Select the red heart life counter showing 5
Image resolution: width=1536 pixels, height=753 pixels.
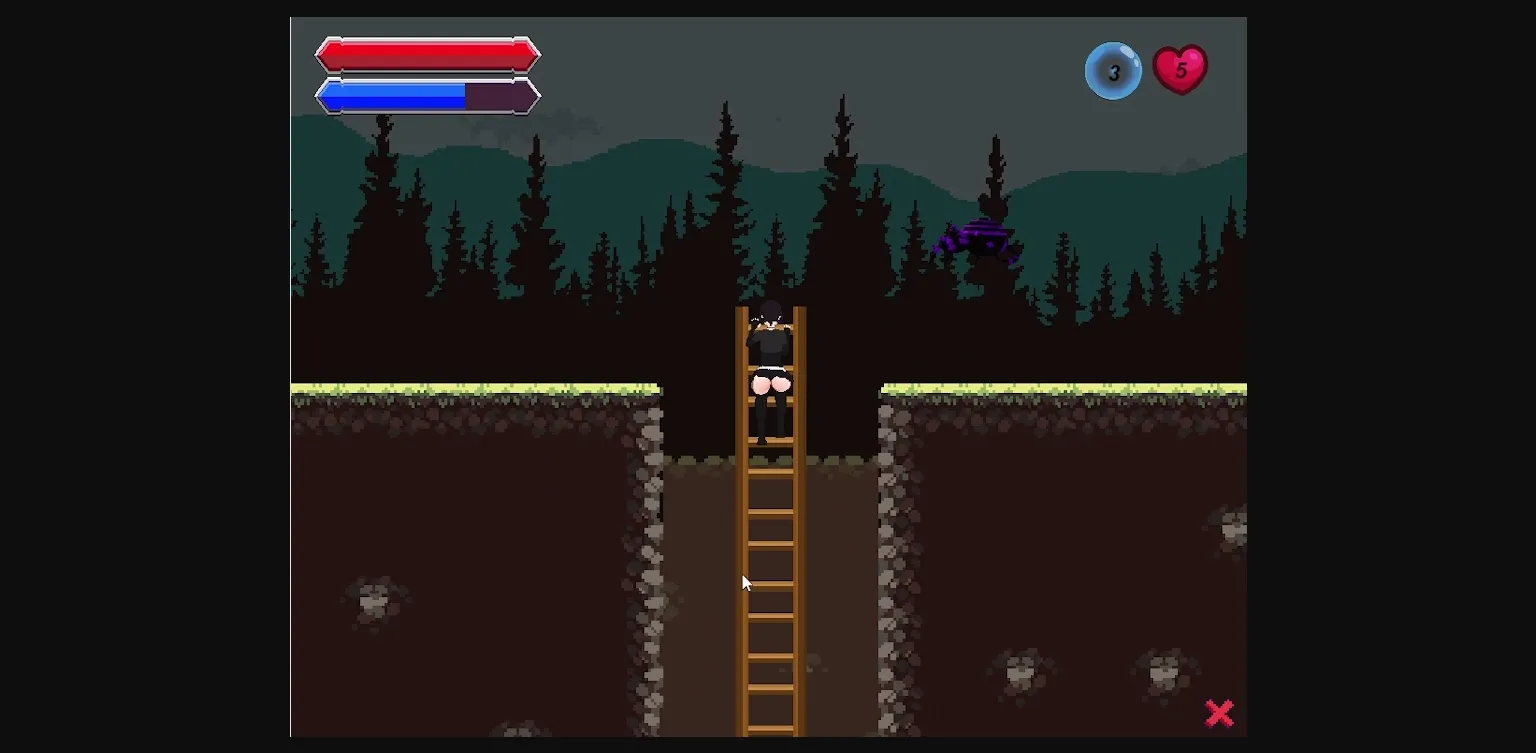coord(1180,69)
